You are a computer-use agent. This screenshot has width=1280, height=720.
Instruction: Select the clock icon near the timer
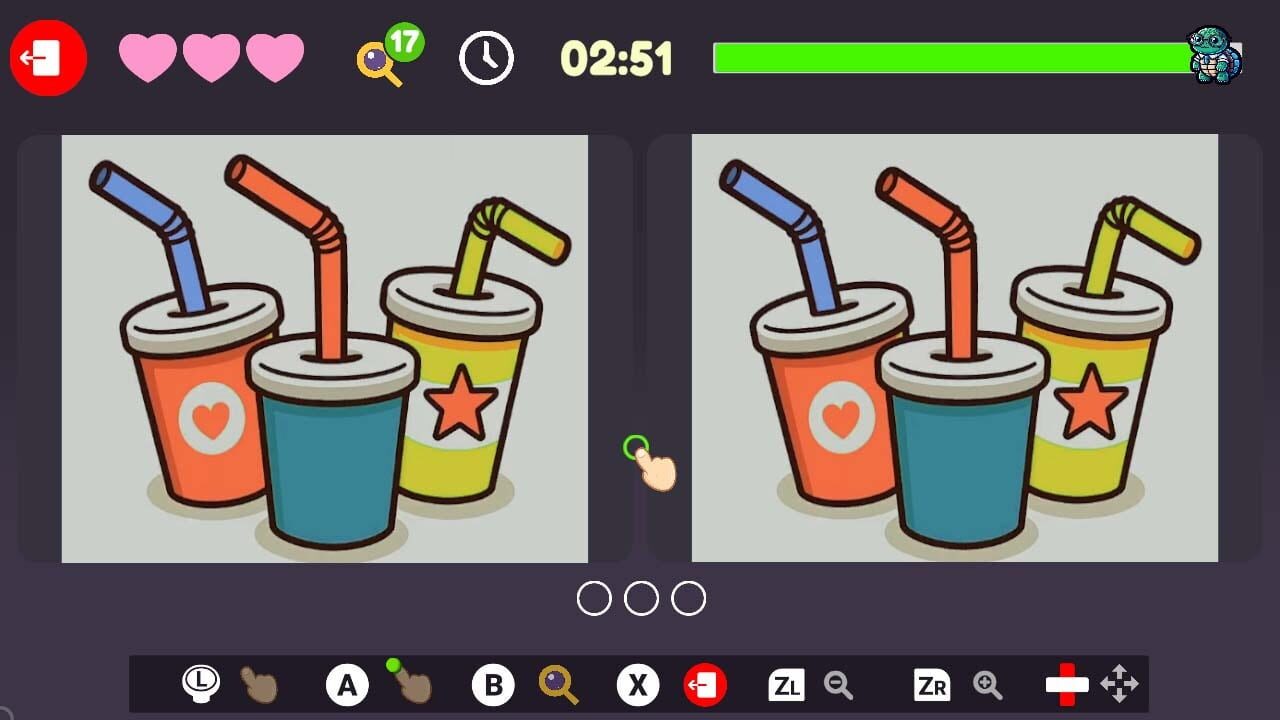(486, 58)
